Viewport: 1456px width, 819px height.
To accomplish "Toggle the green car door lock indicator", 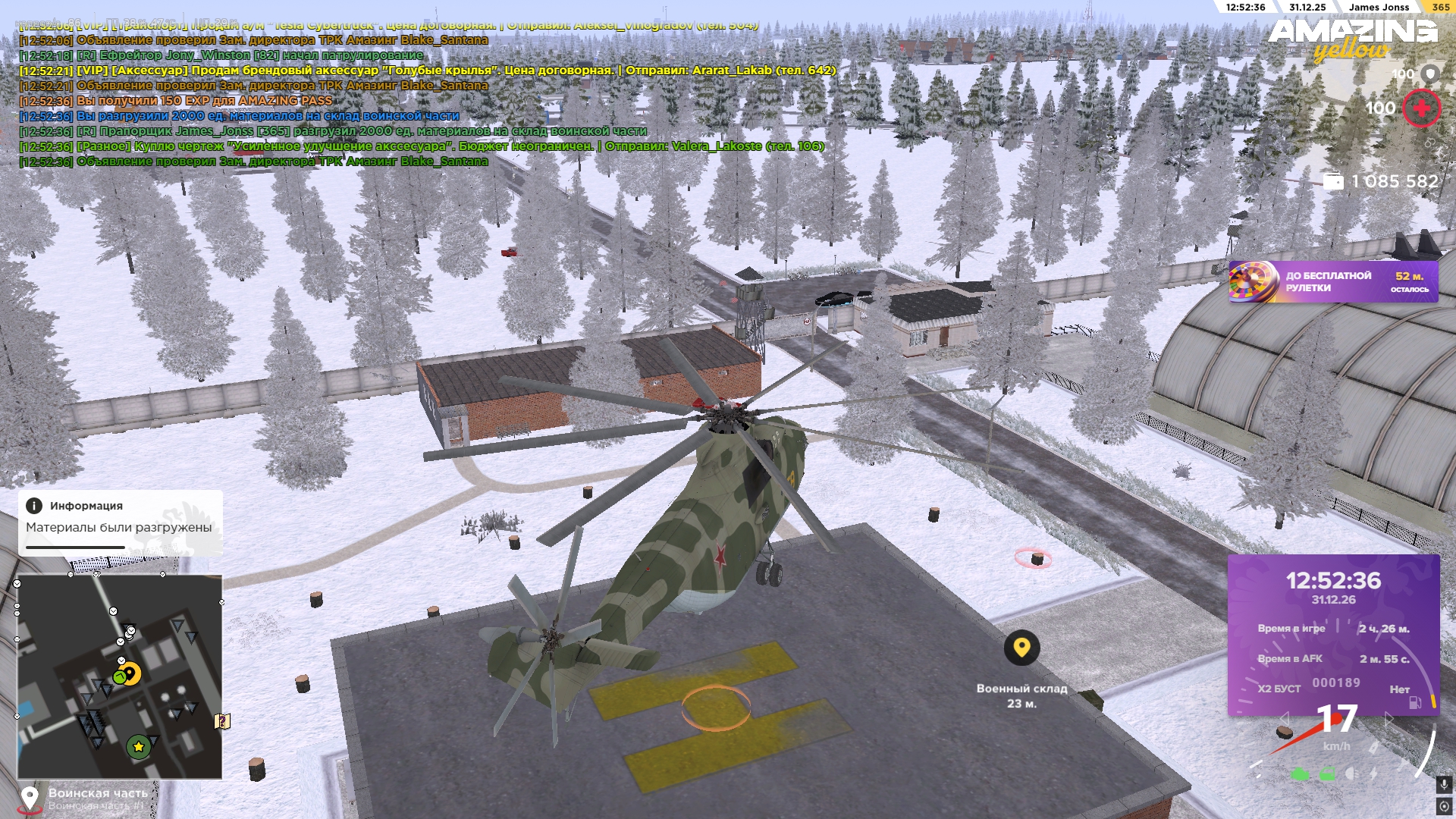I will [x=1327, y=774].
